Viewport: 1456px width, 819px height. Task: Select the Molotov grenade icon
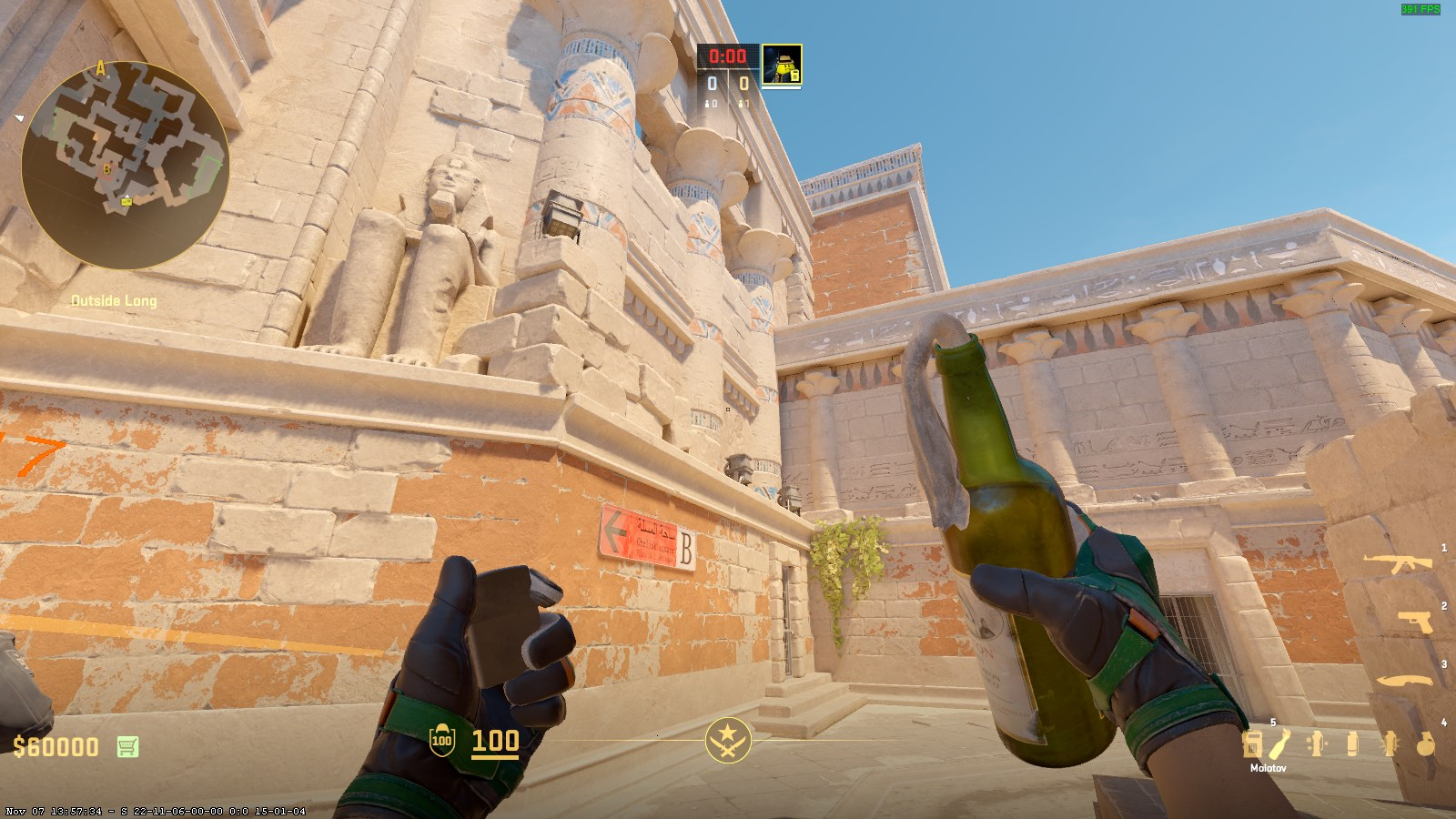coord(1279,744)
